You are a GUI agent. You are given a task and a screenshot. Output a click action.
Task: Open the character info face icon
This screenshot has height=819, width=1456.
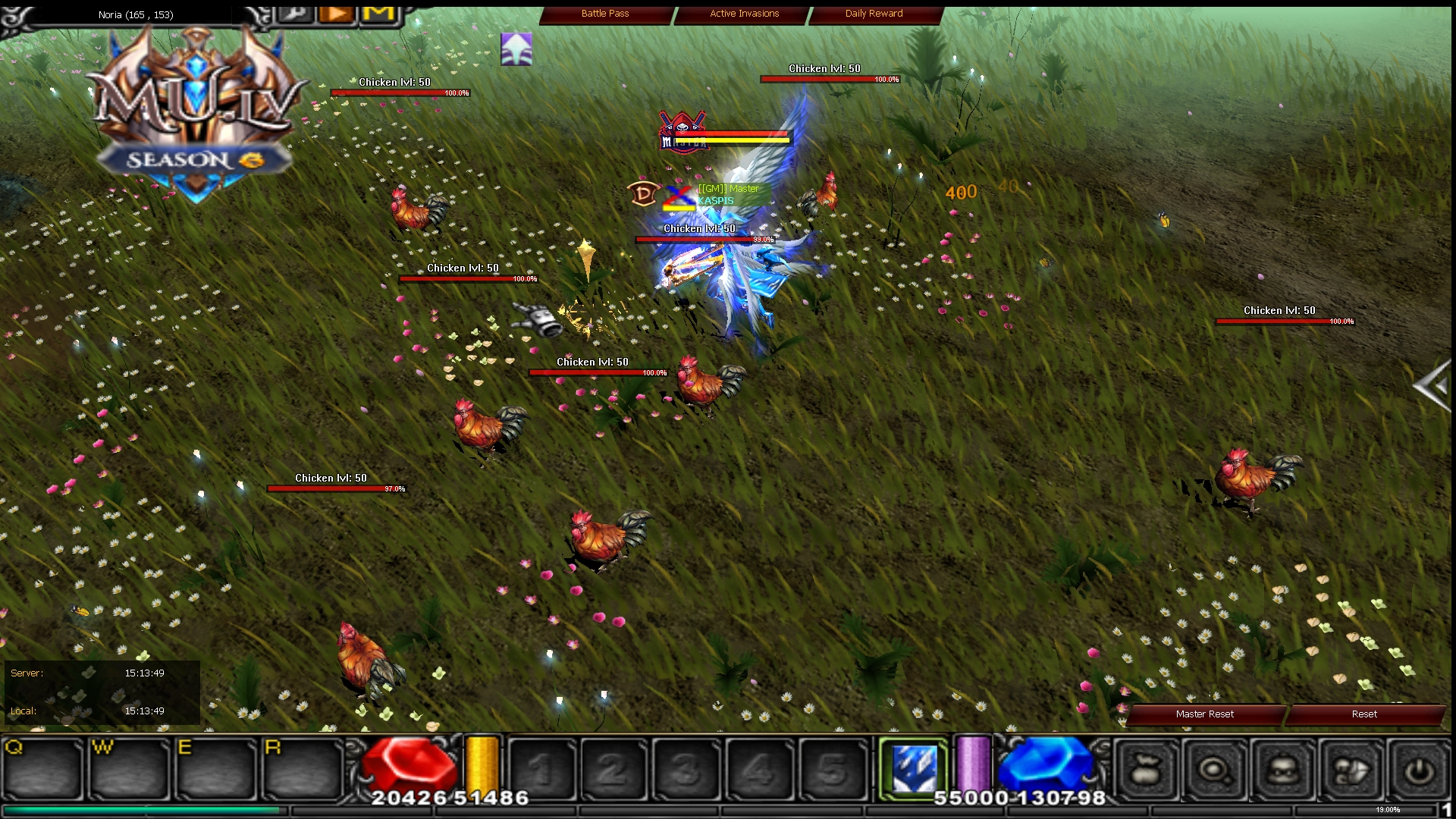pyautogui.click(x=1284, y=770)
